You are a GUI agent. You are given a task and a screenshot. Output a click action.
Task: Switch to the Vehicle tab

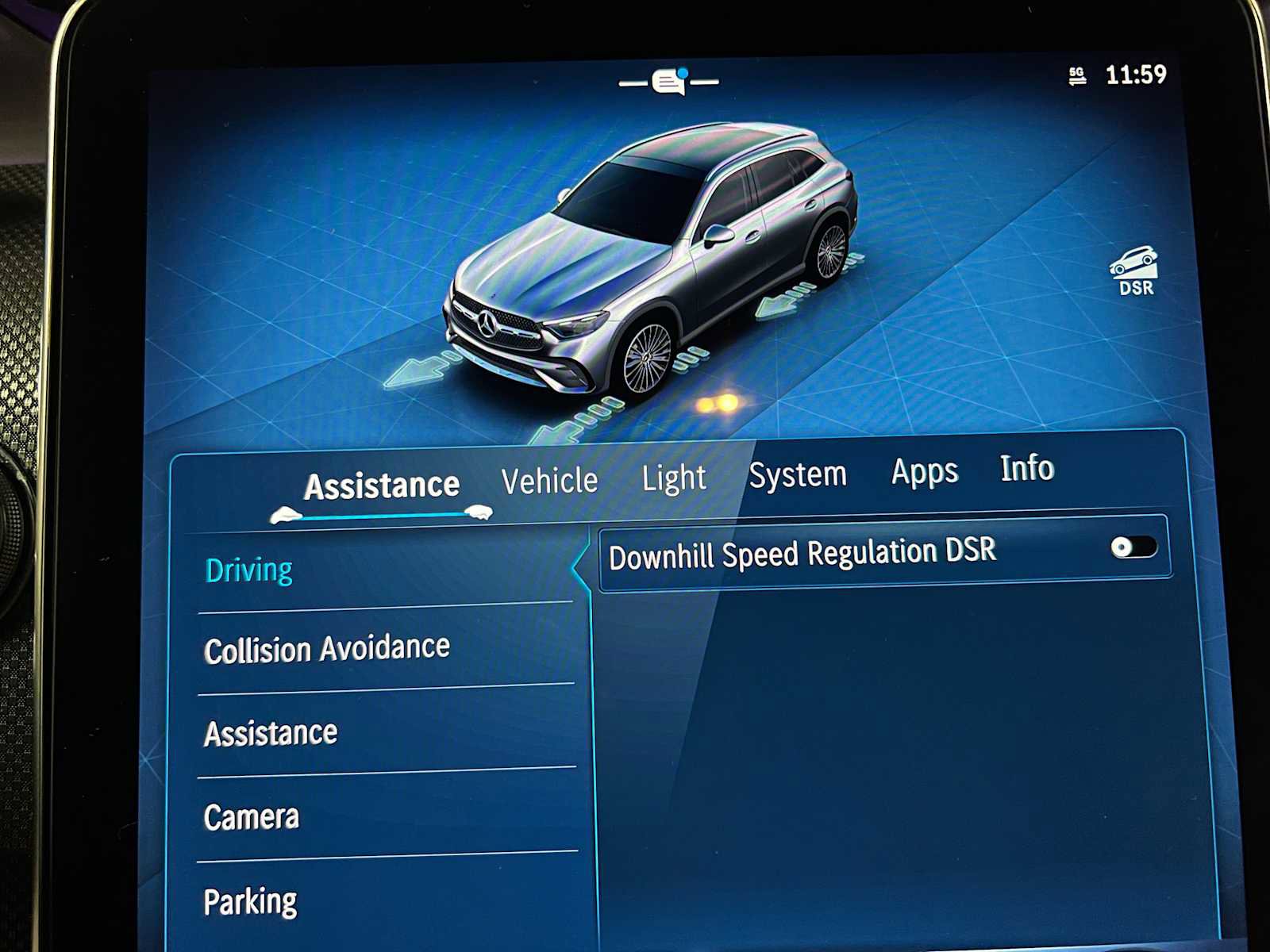pyautogui.click(x=551, y=479)
